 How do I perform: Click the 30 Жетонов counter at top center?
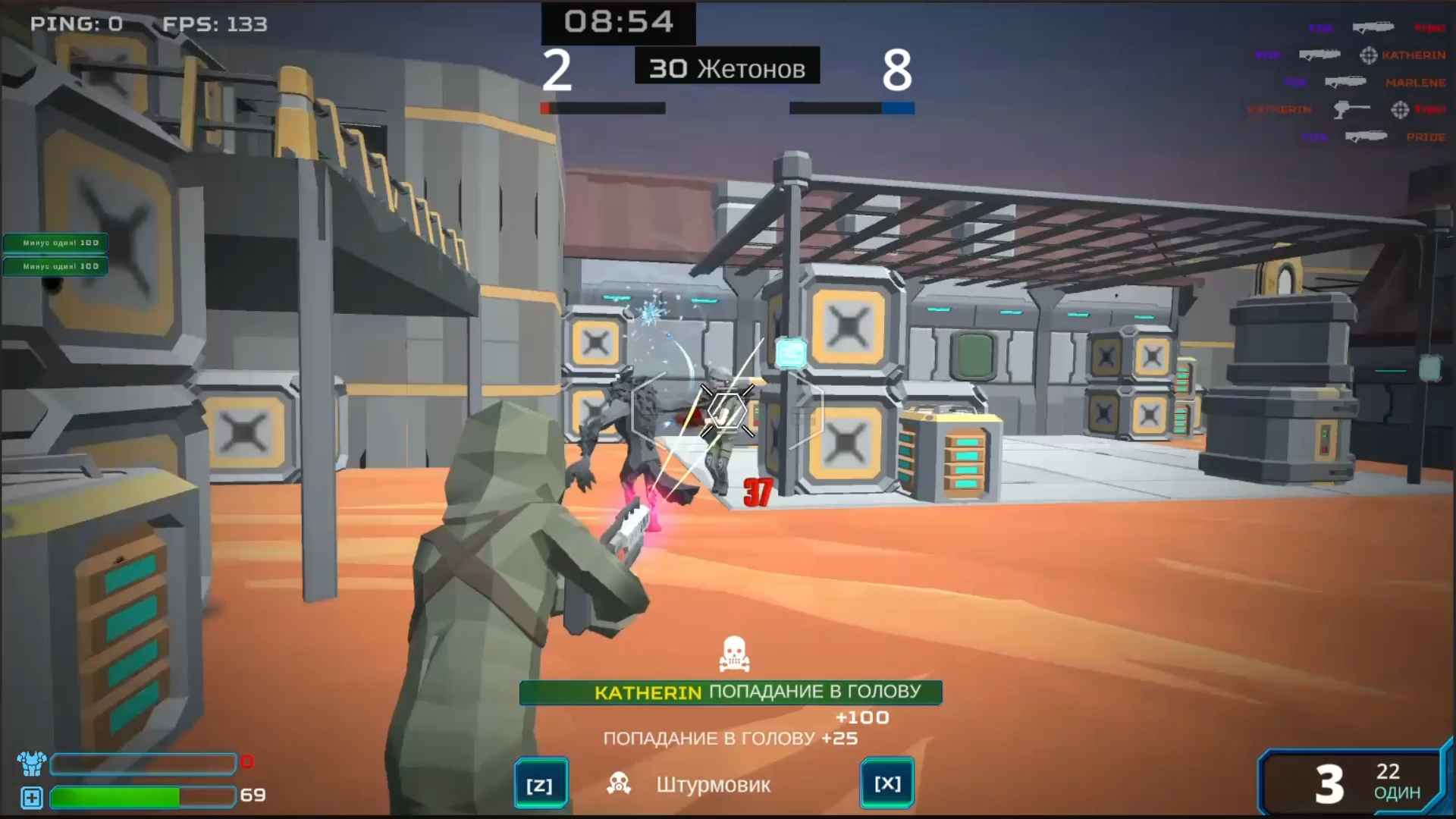tap(726, 67)
